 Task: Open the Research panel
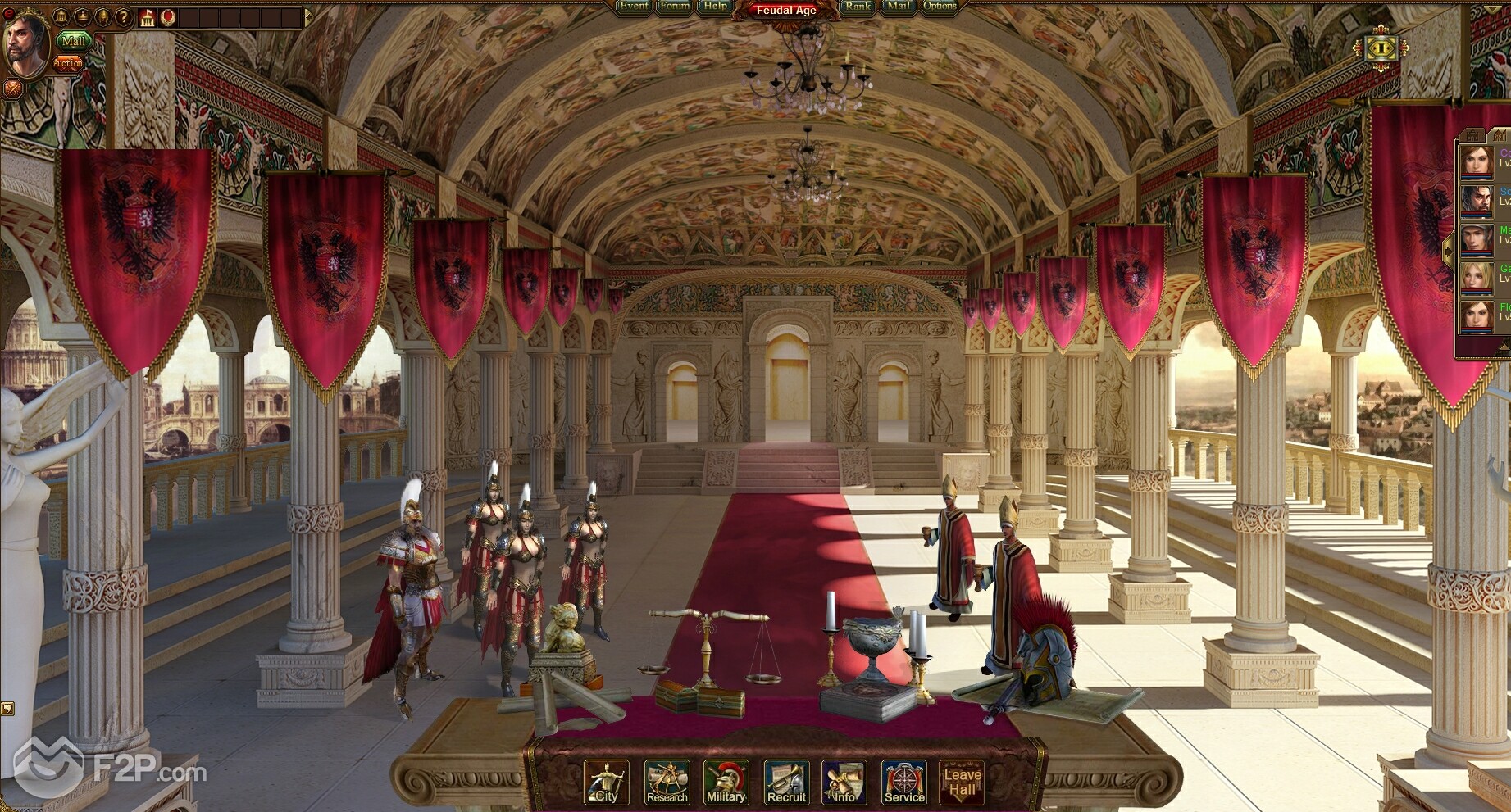667,783
